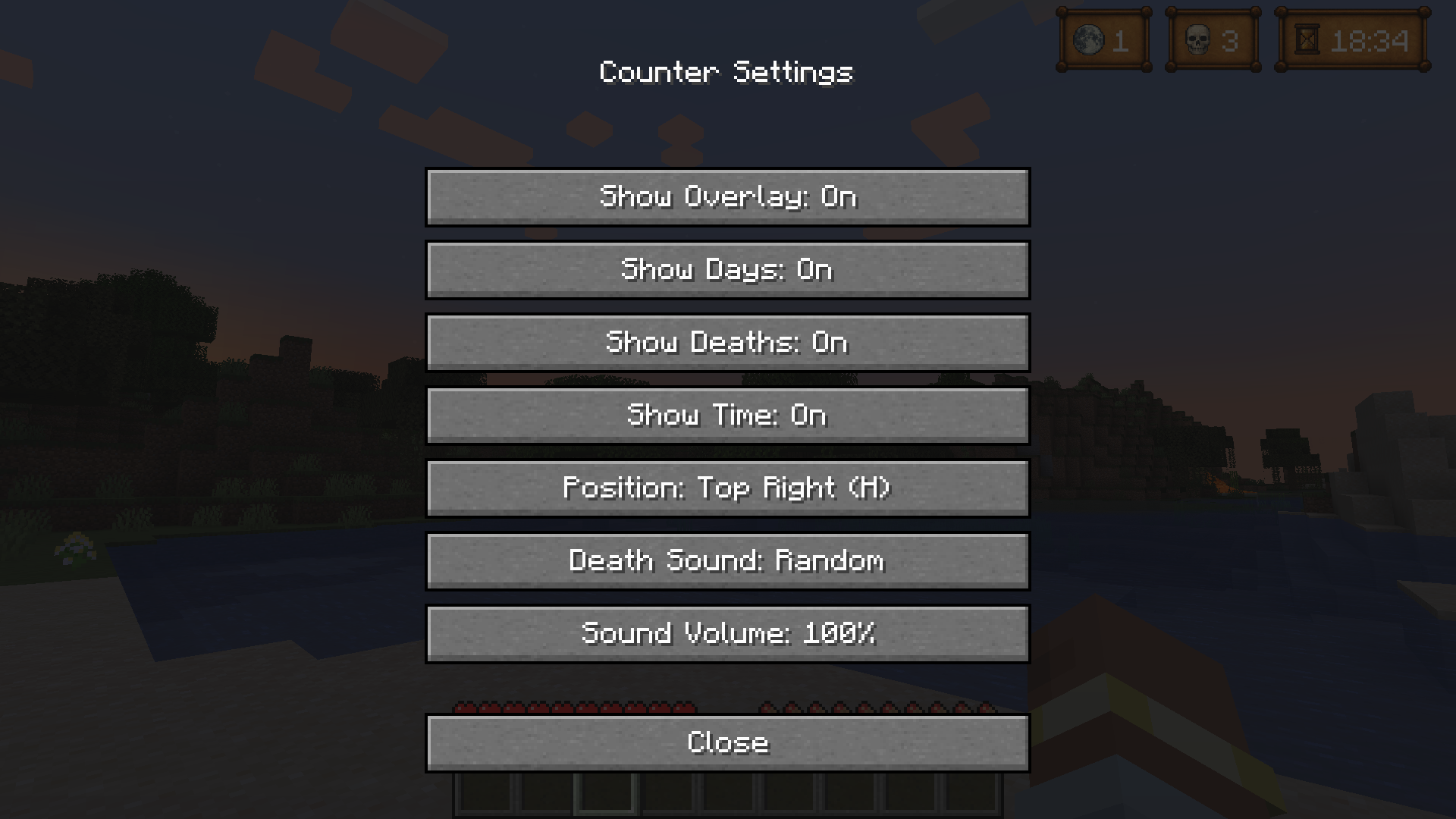1456x819 pixels.
Task: Click the 18:34 timer value
Action: coord(1370,42)
